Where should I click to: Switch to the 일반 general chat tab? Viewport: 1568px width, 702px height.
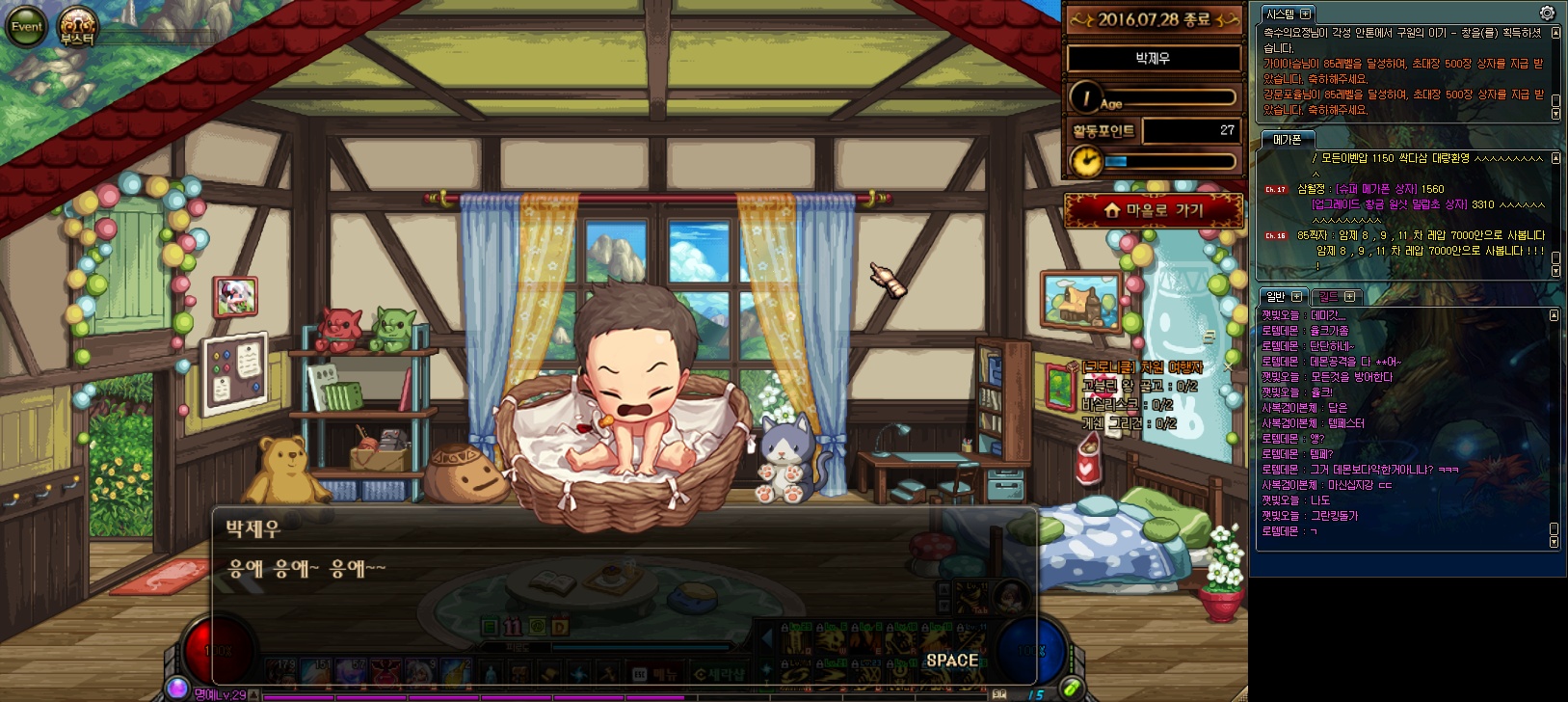(1275, 297)
